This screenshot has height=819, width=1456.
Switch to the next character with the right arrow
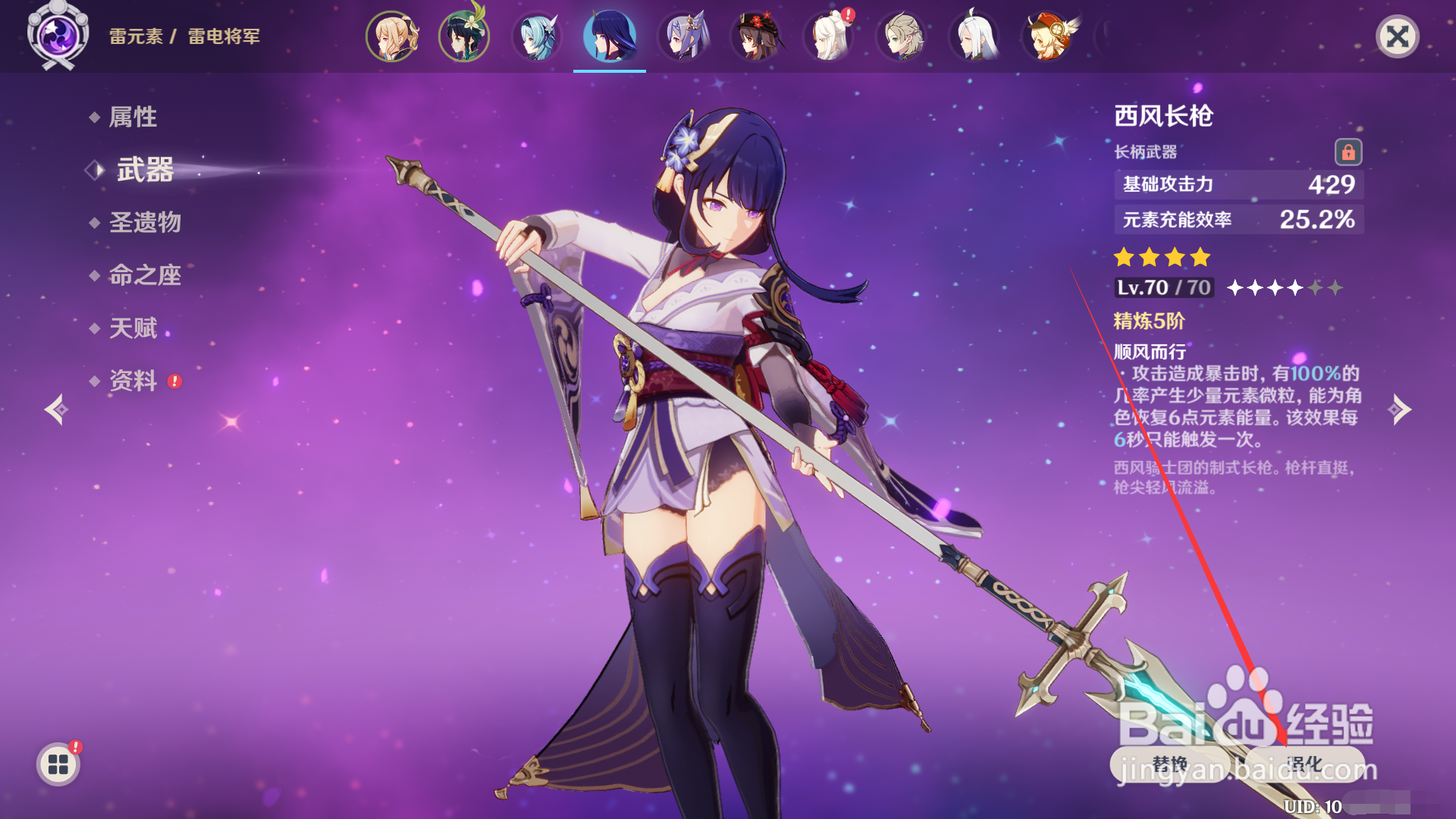coord(1399,409)
